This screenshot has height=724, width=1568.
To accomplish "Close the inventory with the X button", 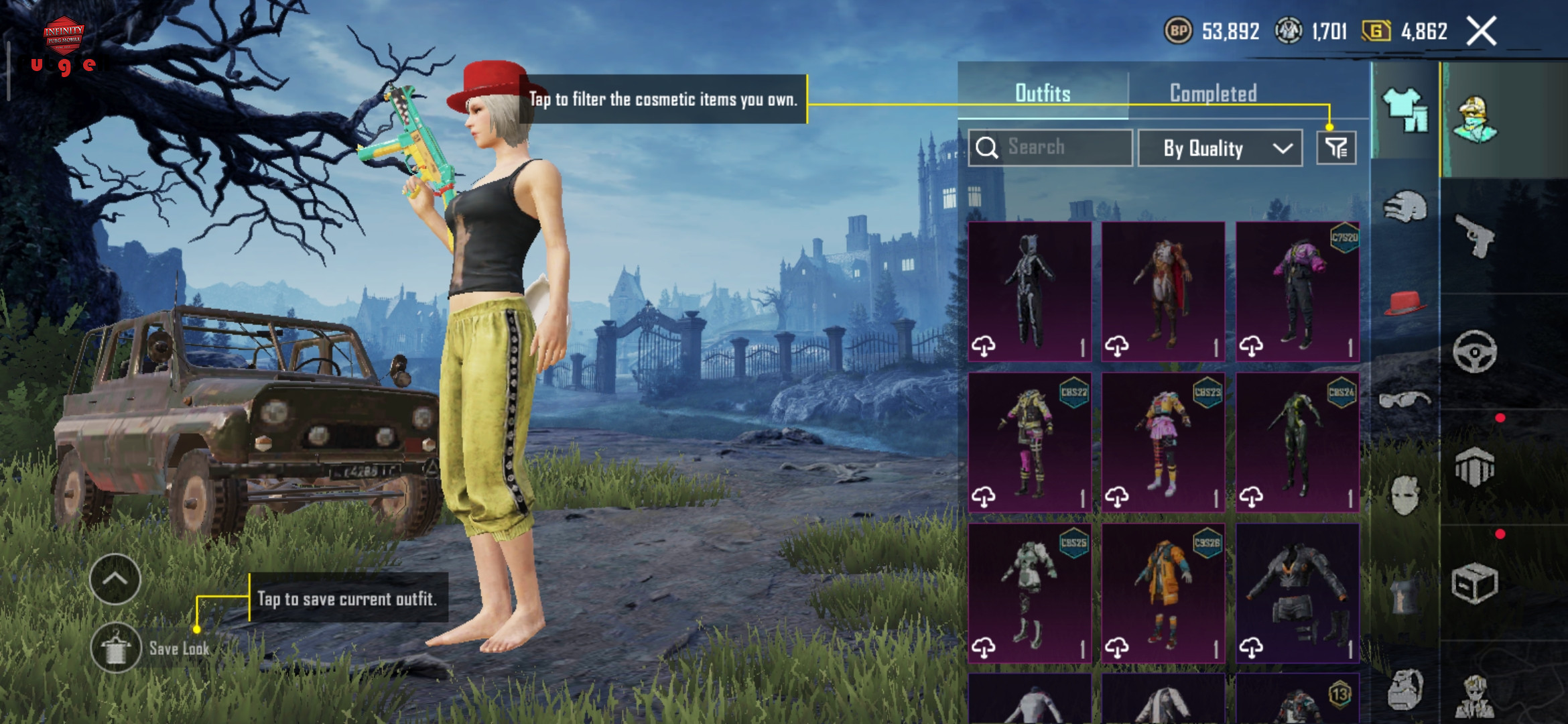I will coord(1481,32).
